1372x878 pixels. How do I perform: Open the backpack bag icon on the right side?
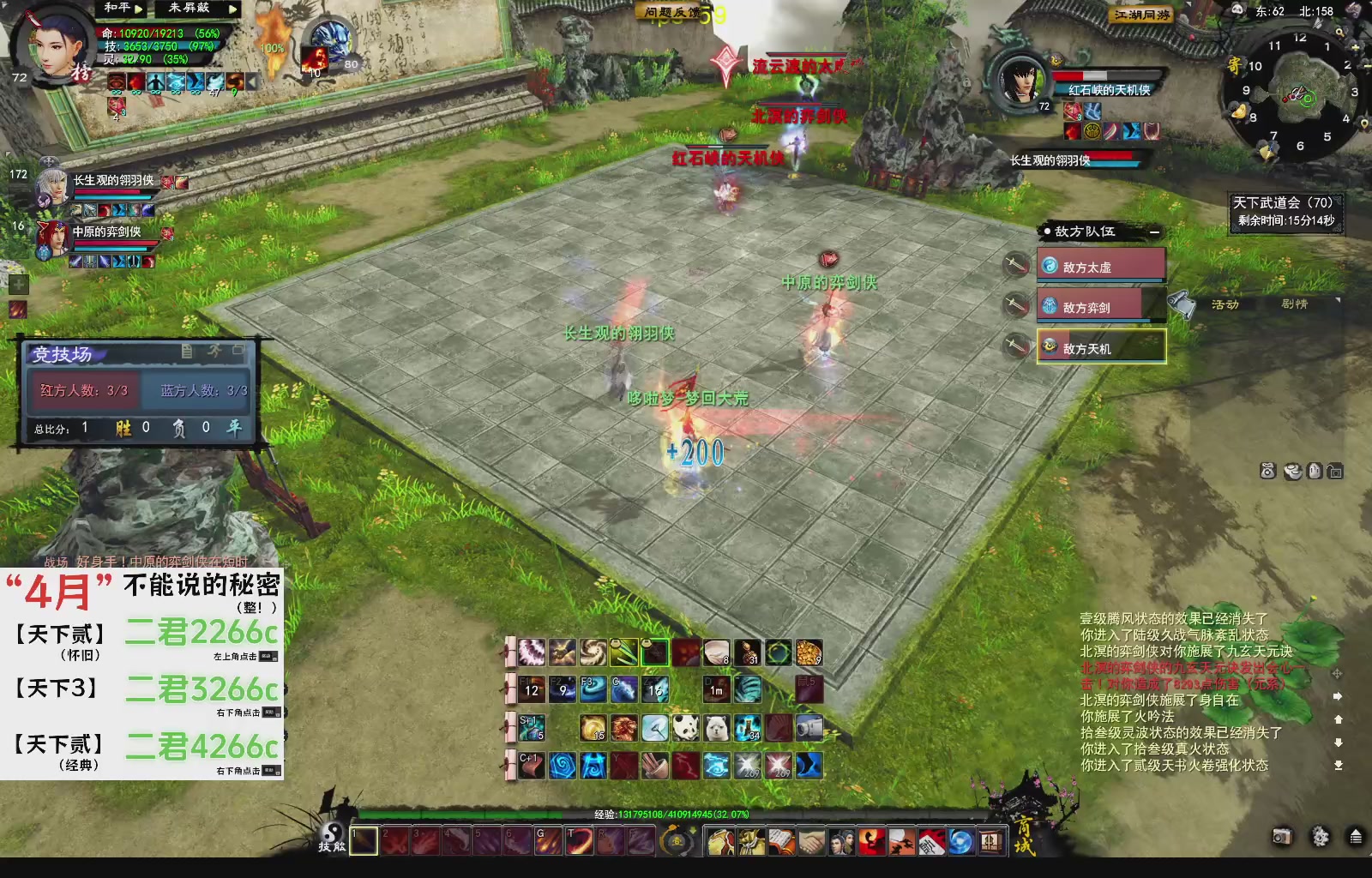coord(1267,471)
